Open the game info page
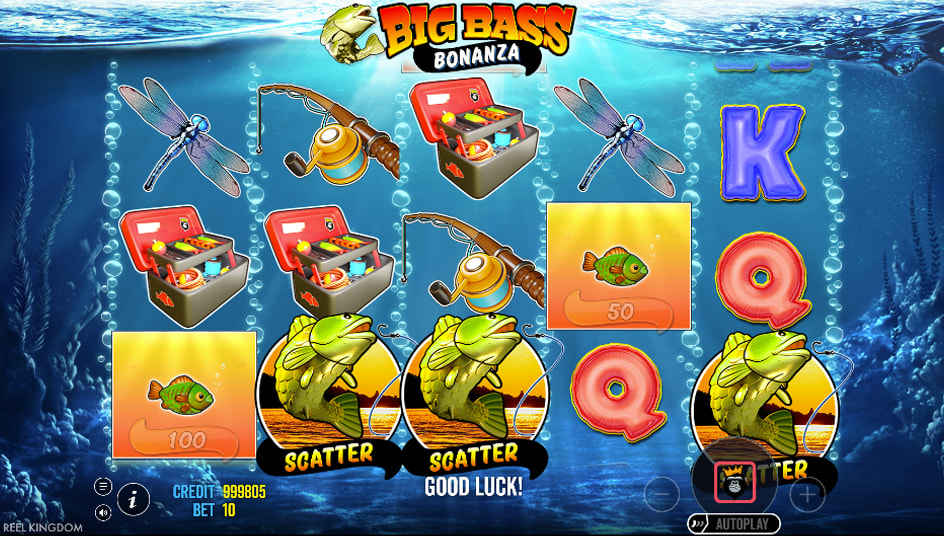The image size is (944, 536). pyautogui.click(x=133, y=498)
